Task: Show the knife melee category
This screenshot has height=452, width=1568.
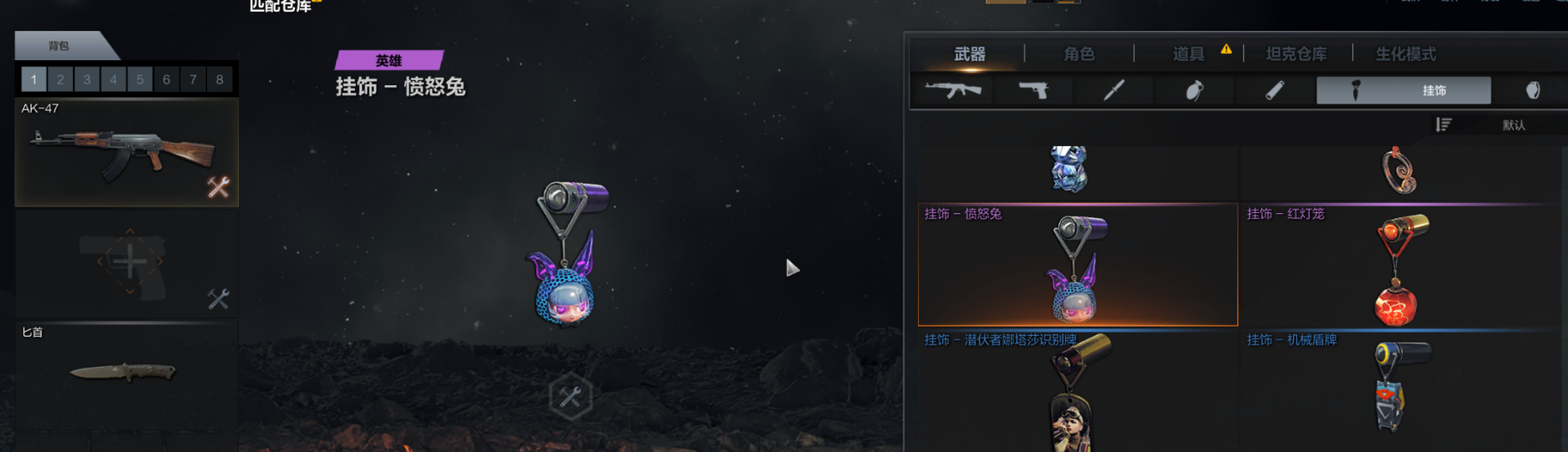Action: click(1114, 90)
